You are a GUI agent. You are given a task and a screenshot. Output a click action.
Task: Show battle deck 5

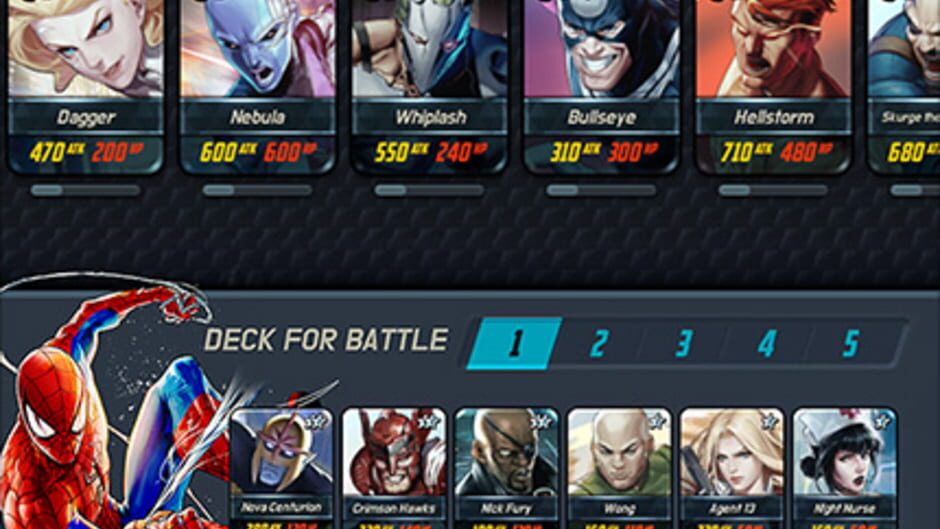851,344
